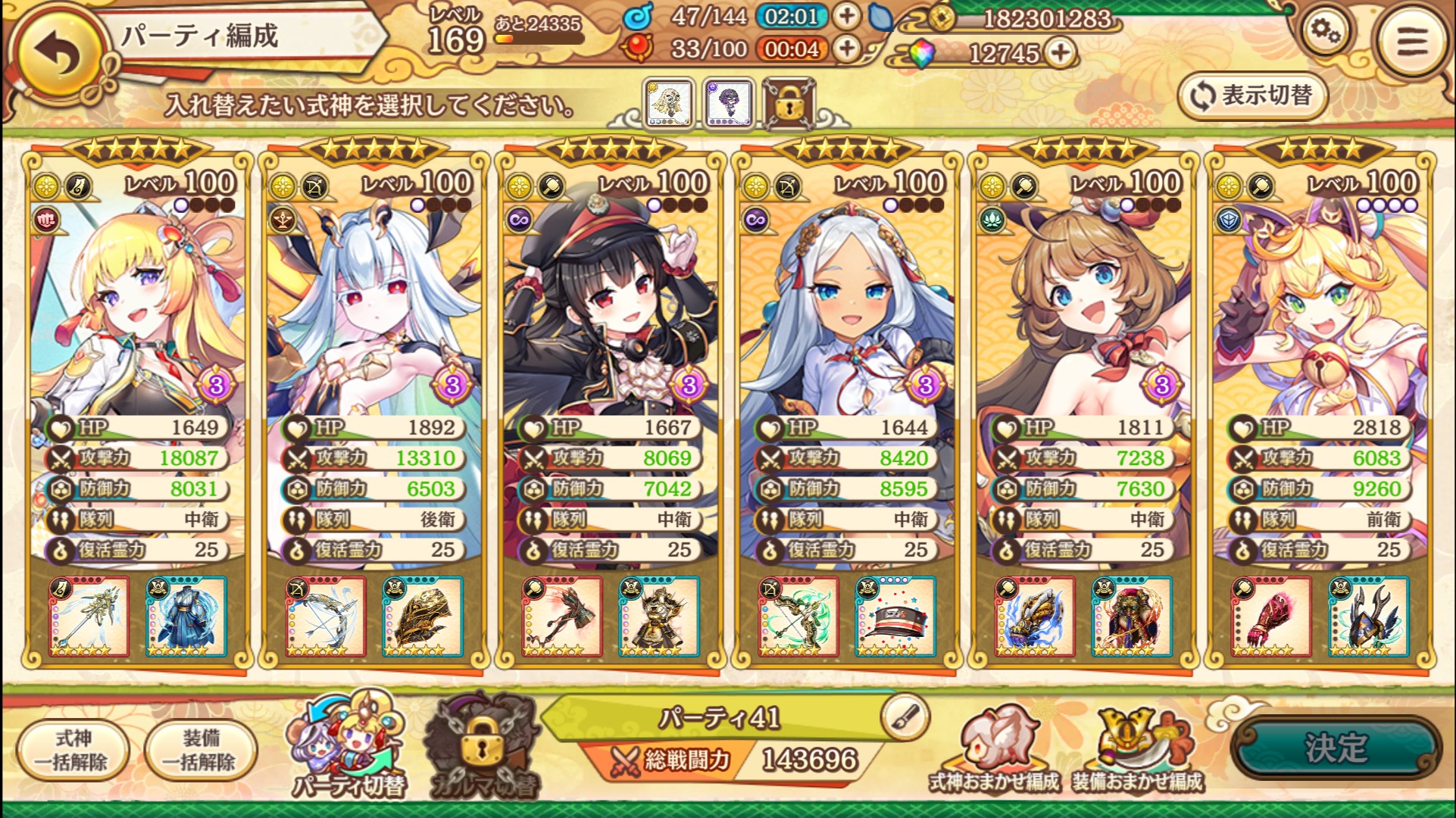Open the blue robe armor slot
Image resolution: width=1456 pixels, height=818 pixels.
[x=186, y=617]
